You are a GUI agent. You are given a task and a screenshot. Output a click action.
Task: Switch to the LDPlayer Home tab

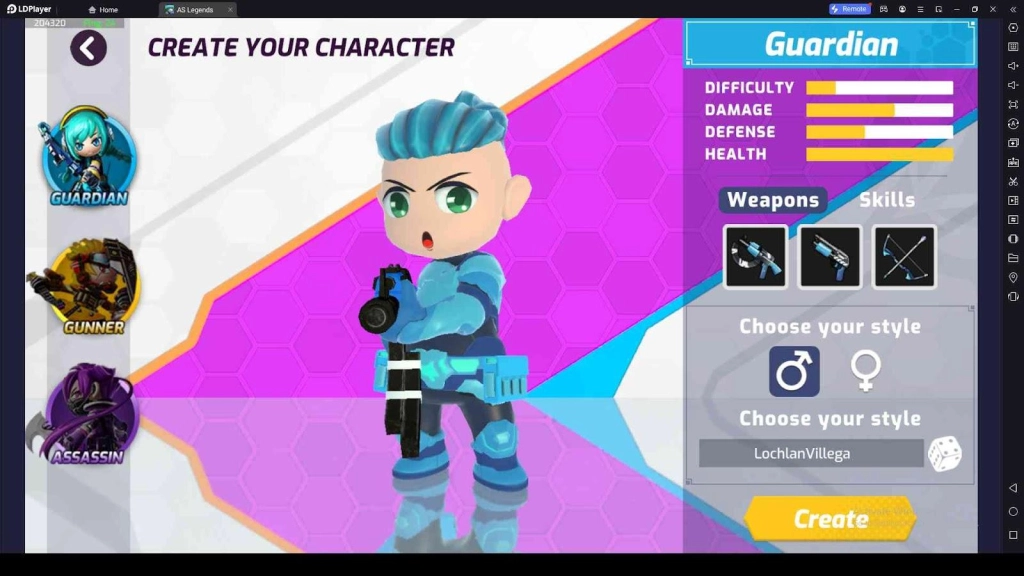click(103, 9)
